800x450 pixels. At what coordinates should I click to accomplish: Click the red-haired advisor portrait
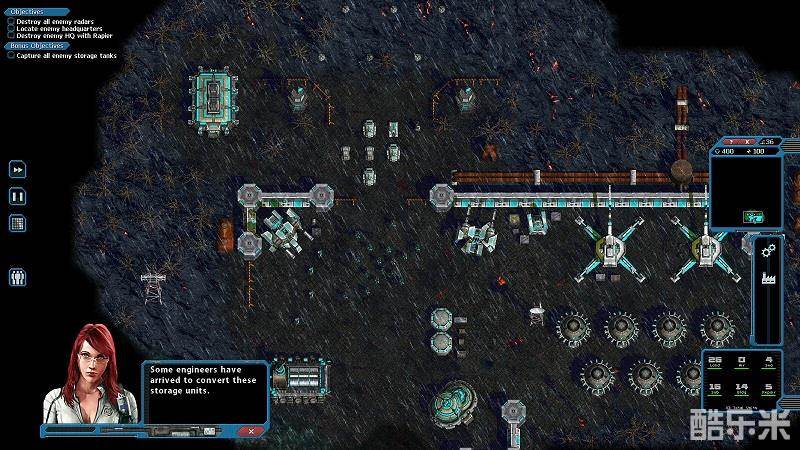click(89, 375)
